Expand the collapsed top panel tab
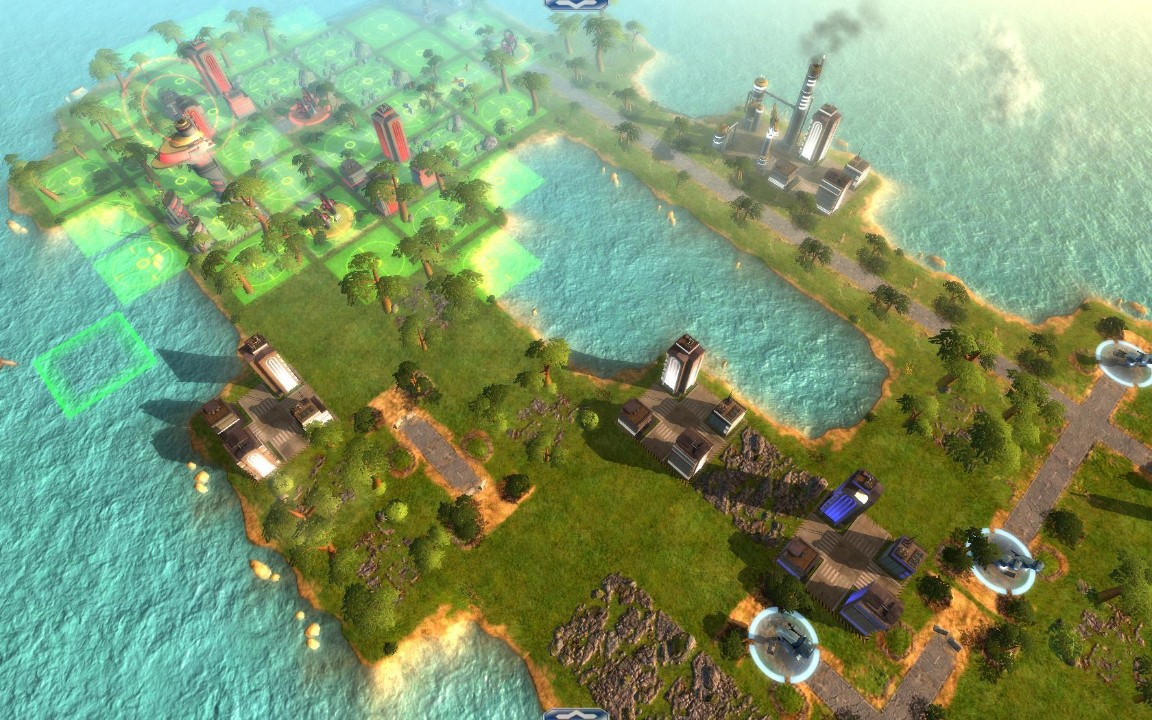 click(x=576, y=4)
